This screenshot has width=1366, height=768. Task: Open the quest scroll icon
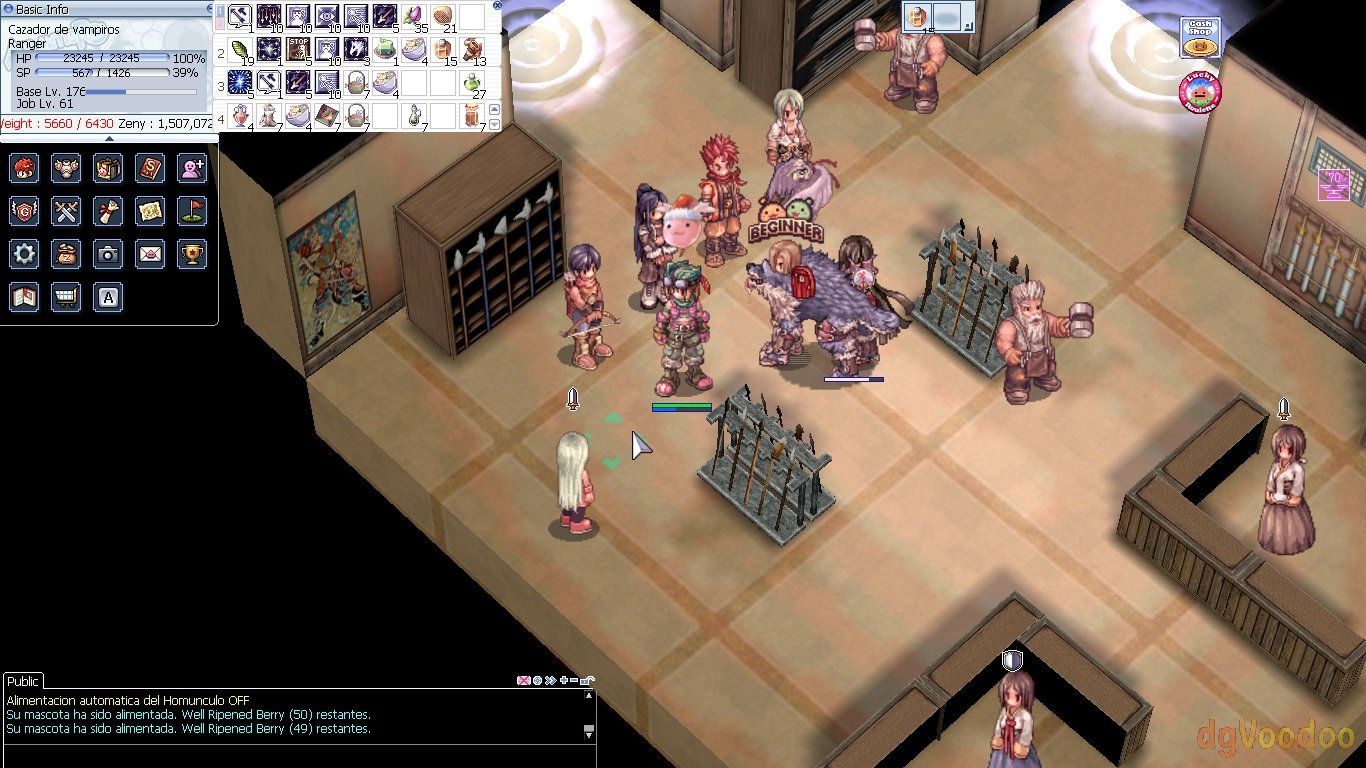(108, 211)
